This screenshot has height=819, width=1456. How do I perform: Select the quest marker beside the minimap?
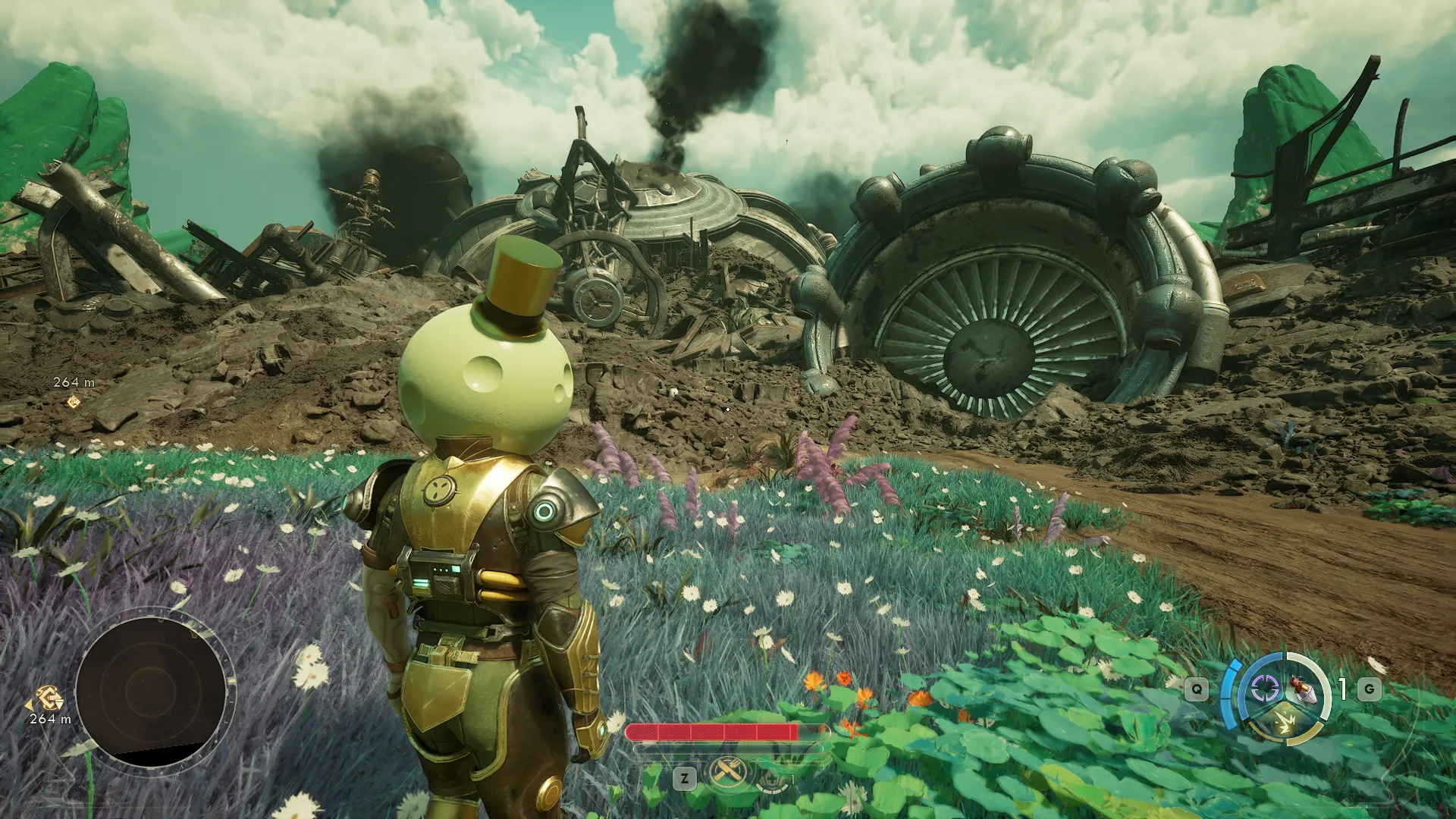click(50, 697)
